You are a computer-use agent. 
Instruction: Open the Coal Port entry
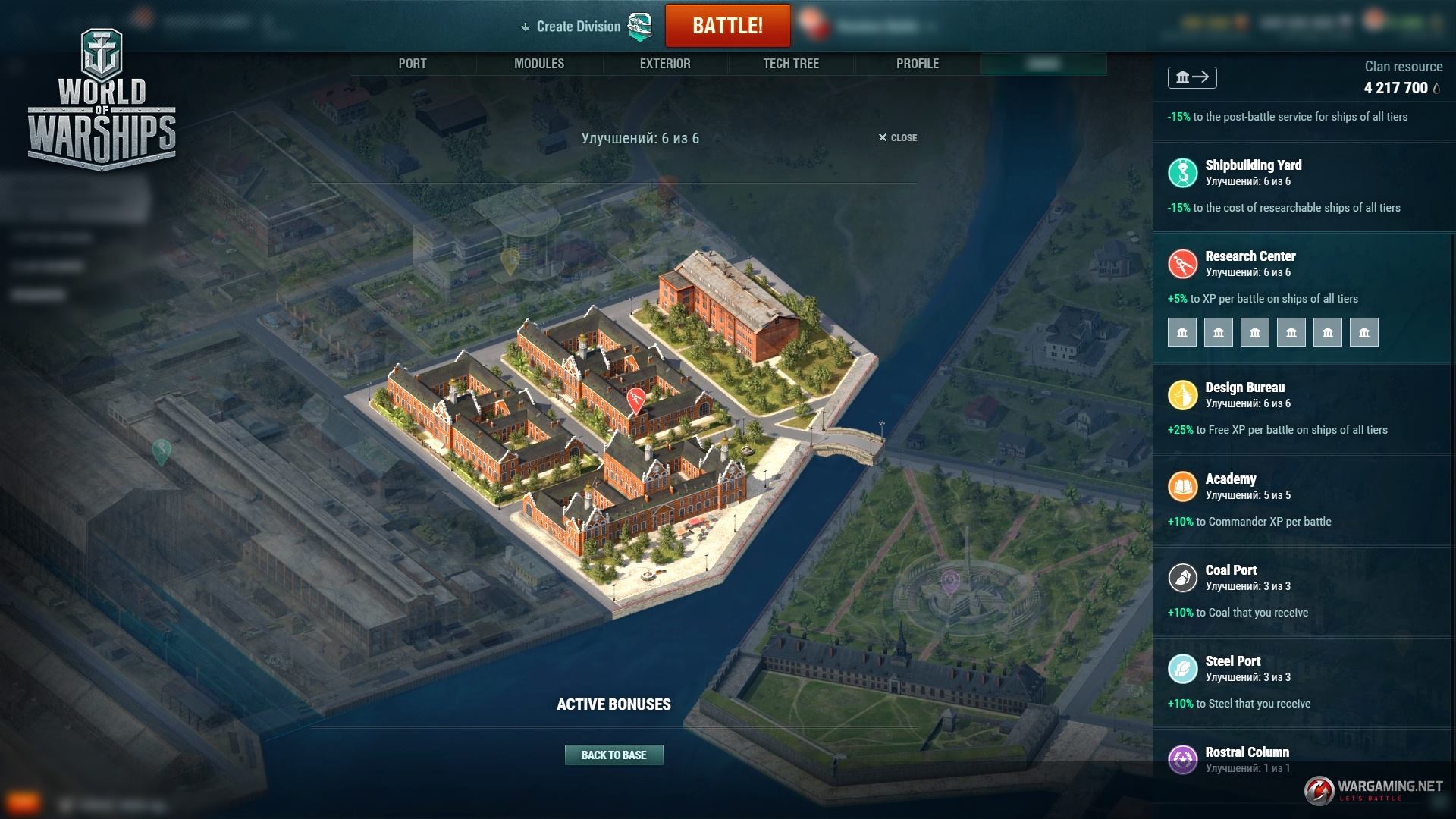click(x=1231, y=570)
